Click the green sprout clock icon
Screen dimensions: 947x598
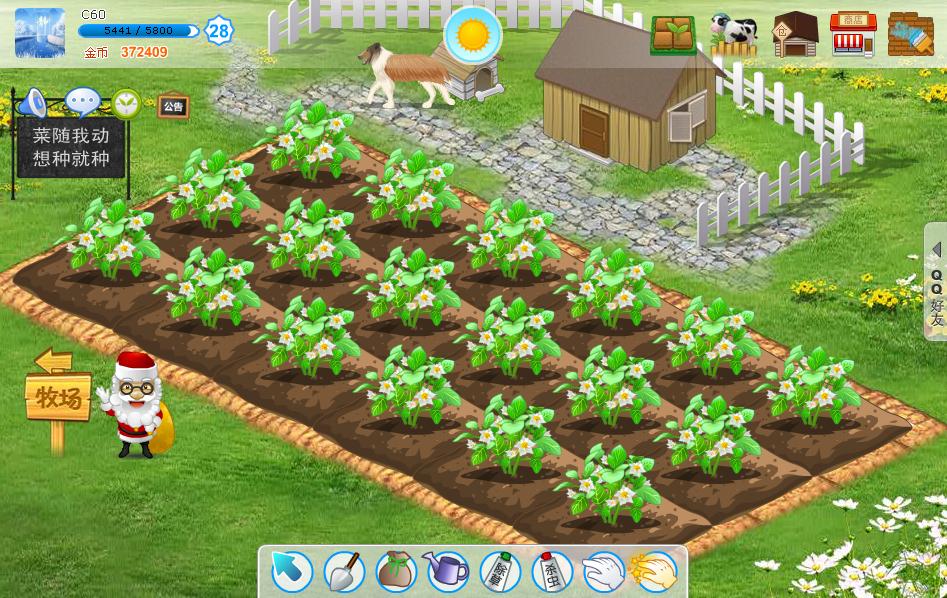click(x=126, y=103)
